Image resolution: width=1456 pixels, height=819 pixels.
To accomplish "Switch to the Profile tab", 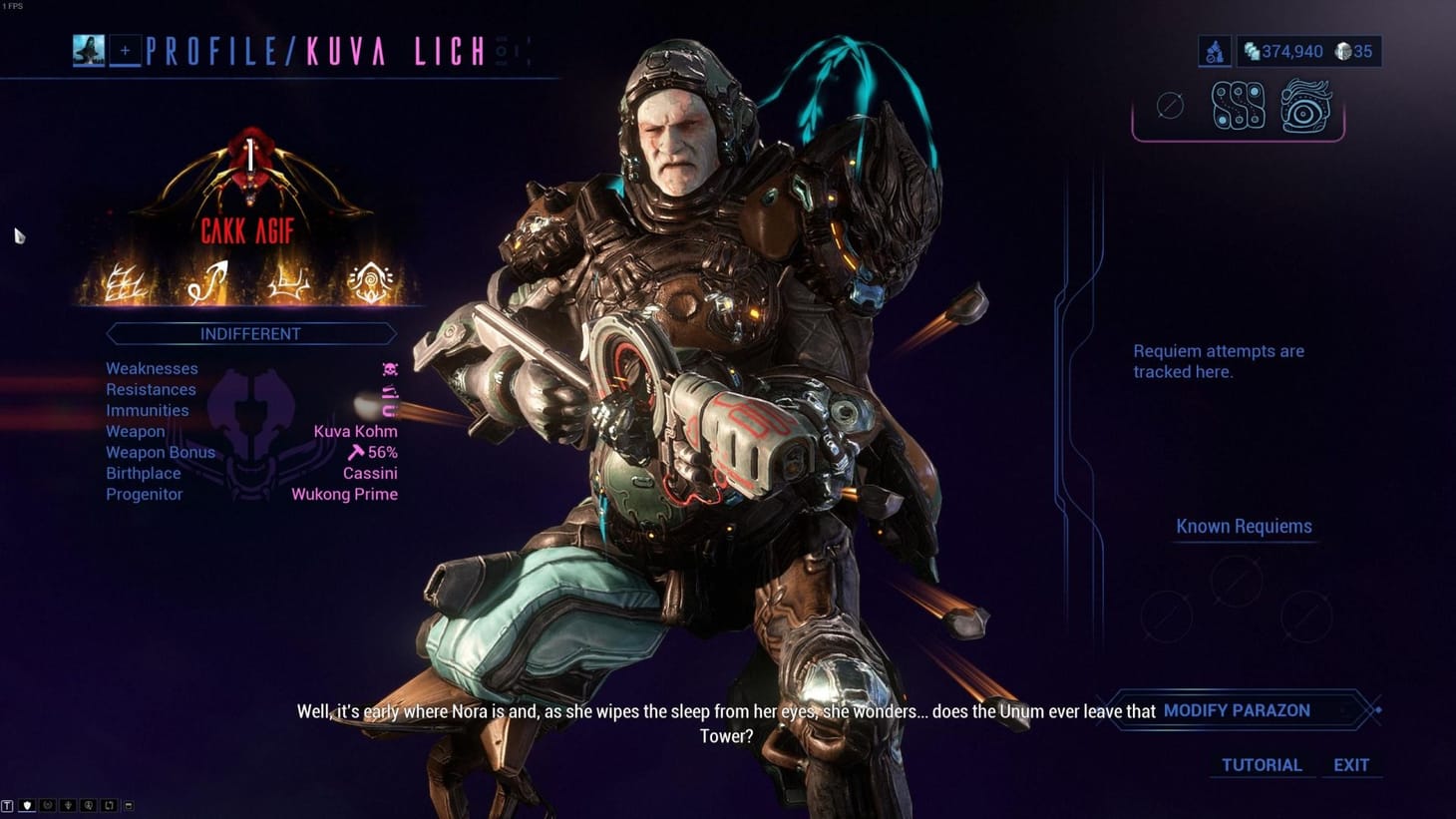I will click(209, 51).
